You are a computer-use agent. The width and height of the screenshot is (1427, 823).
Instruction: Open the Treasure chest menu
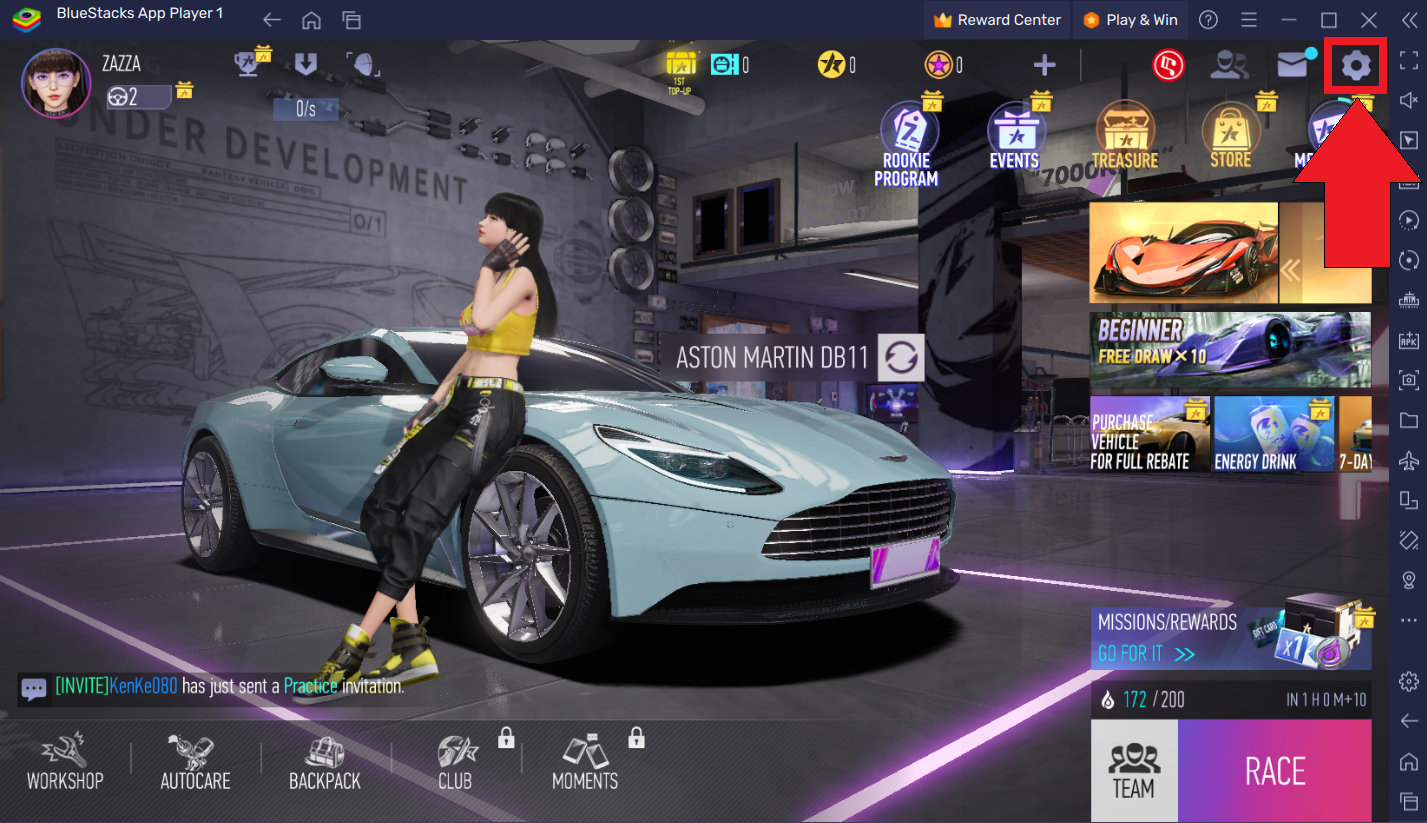[1126, 135]
